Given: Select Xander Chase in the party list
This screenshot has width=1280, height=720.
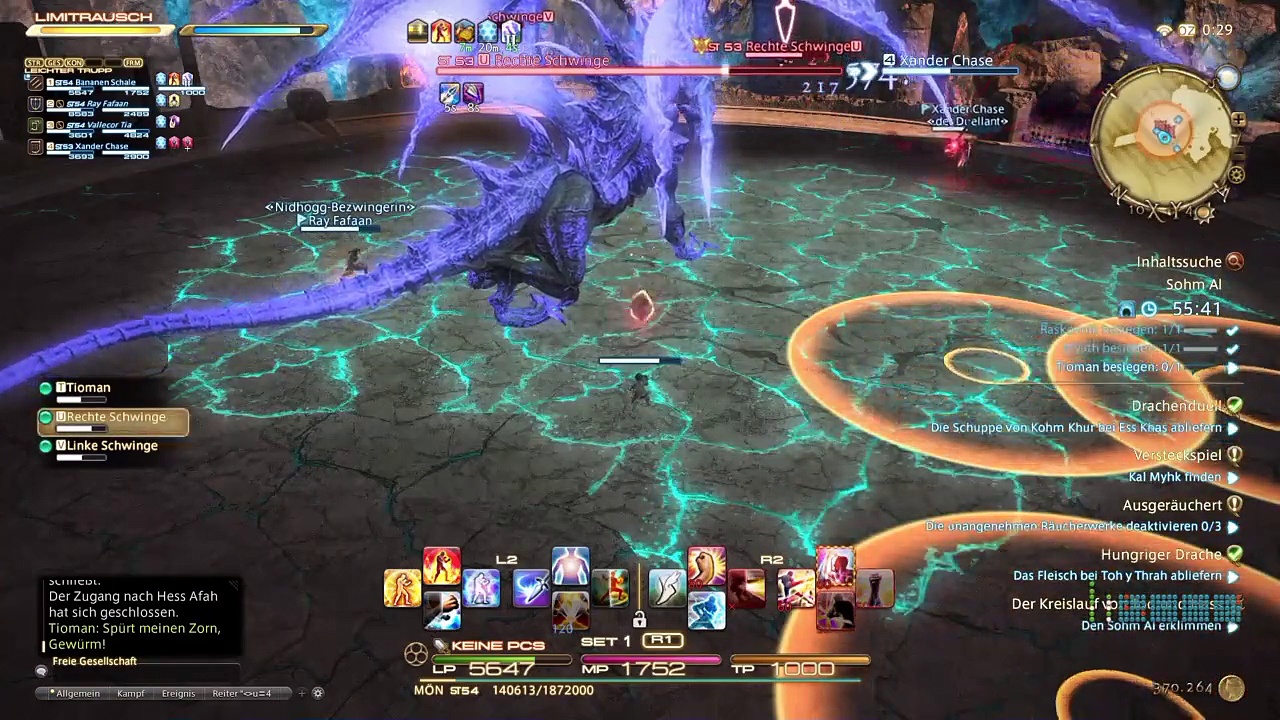Looking at the screenshot, I should coord(100,147).
